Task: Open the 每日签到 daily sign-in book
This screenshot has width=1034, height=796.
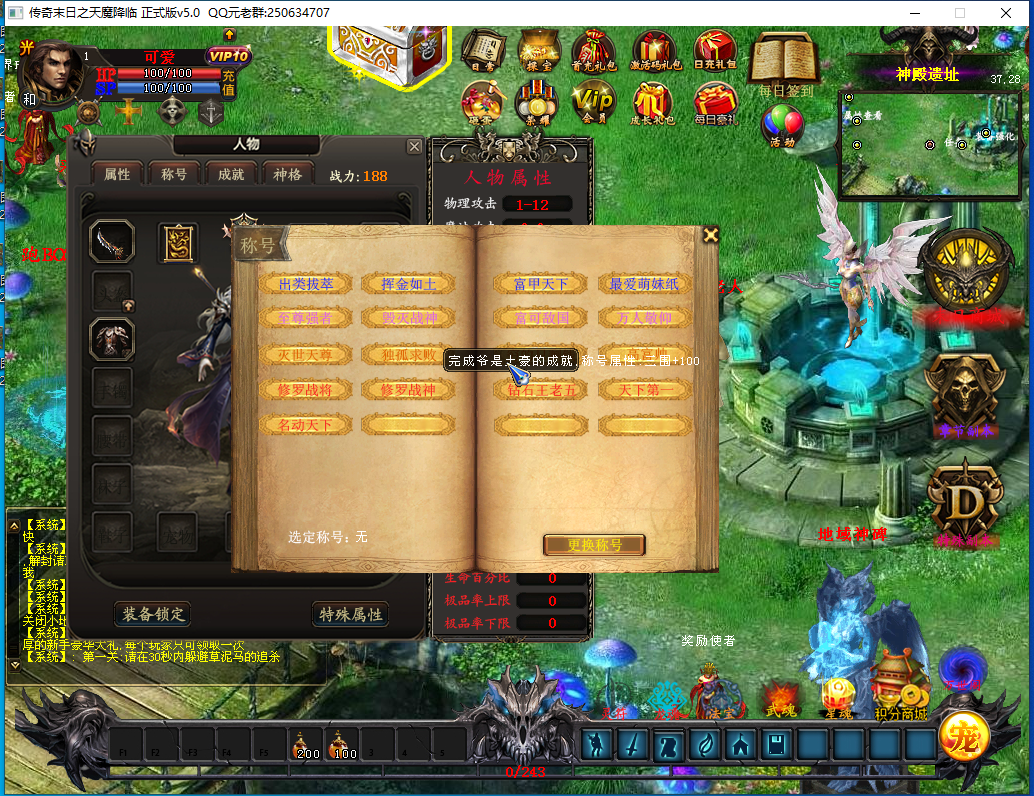Action: coord(785,62)
